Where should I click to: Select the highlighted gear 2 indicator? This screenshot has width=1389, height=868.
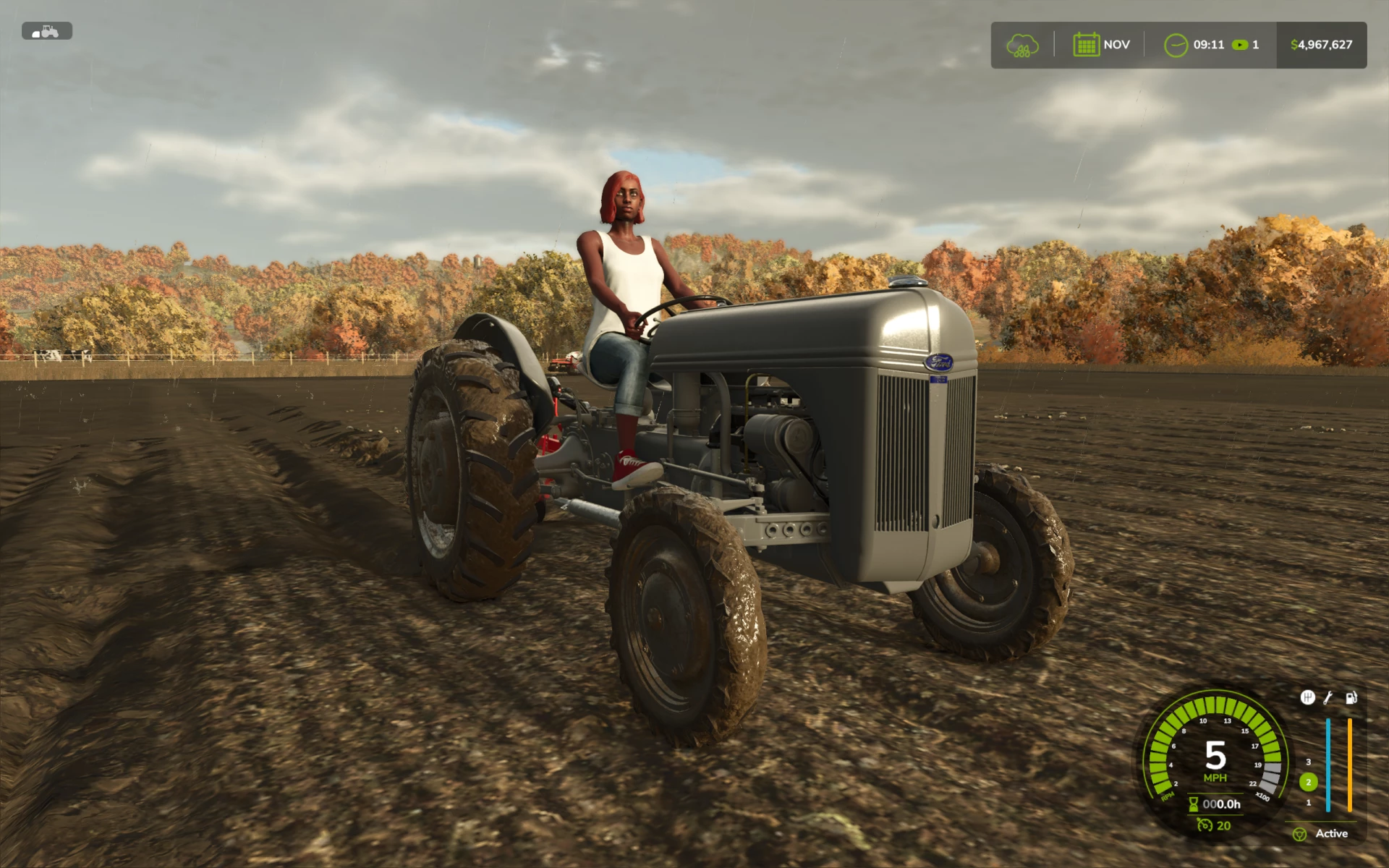(1308, 782)
